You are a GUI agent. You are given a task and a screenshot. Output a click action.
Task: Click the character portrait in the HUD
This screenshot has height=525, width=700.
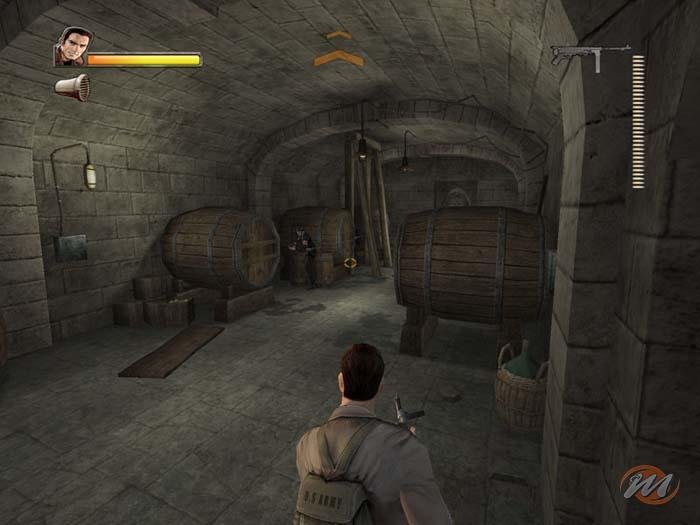click(x=69, y=48)
